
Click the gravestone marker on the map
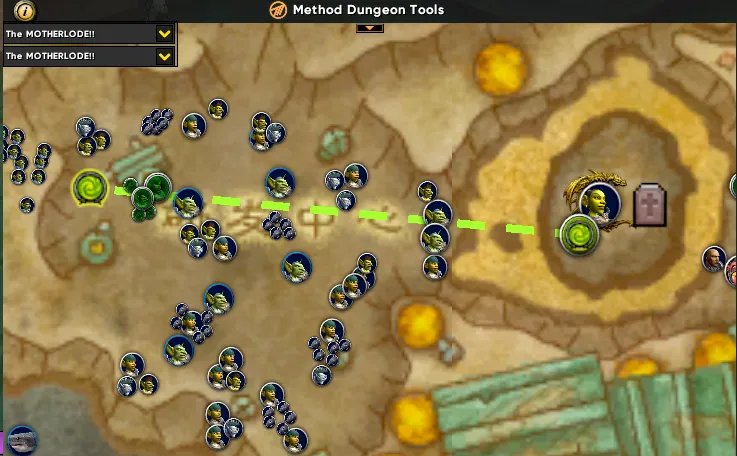[650, 205]
